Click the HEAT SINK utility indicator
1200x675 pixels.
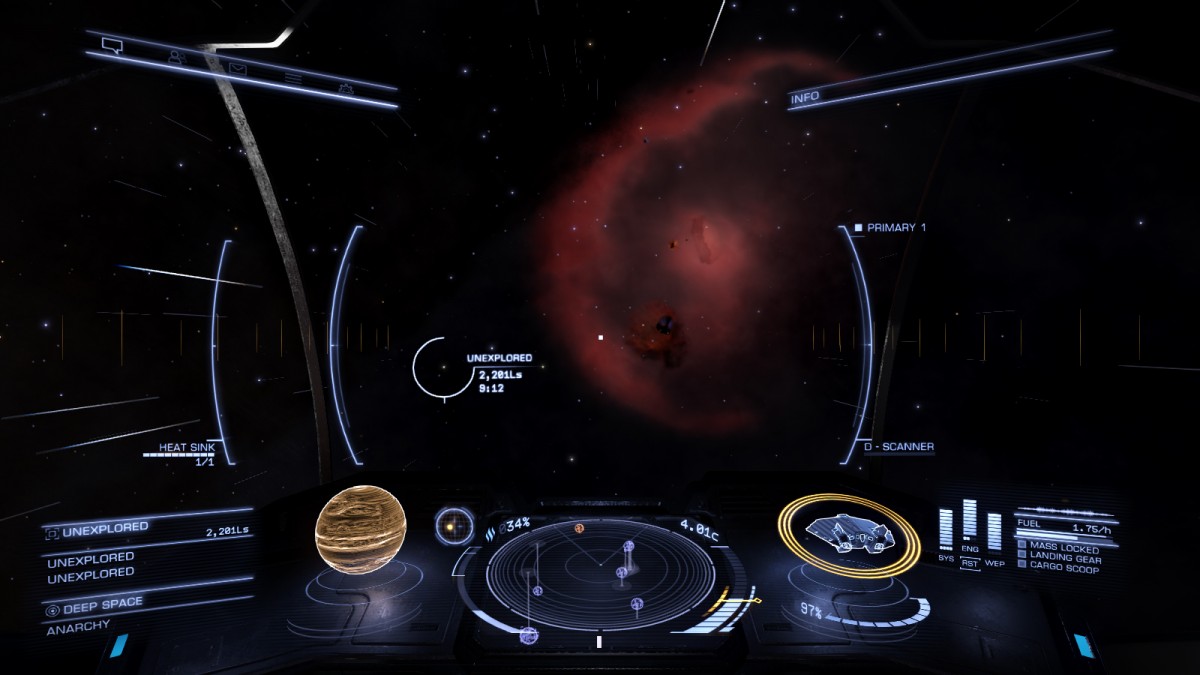point(187,453)
